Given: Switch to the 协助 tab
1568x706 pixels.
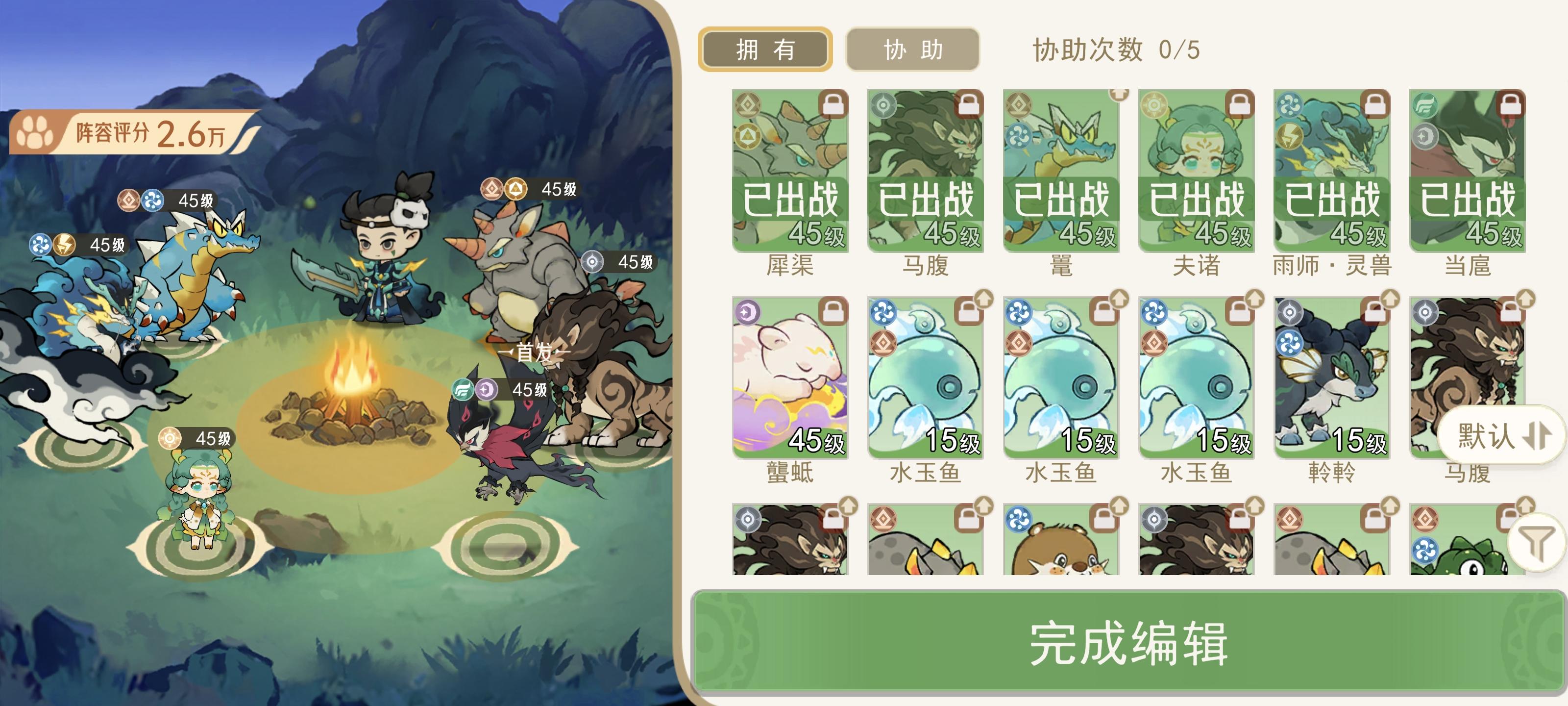Looking at the screenshot, I should click(x=912, y=50).
